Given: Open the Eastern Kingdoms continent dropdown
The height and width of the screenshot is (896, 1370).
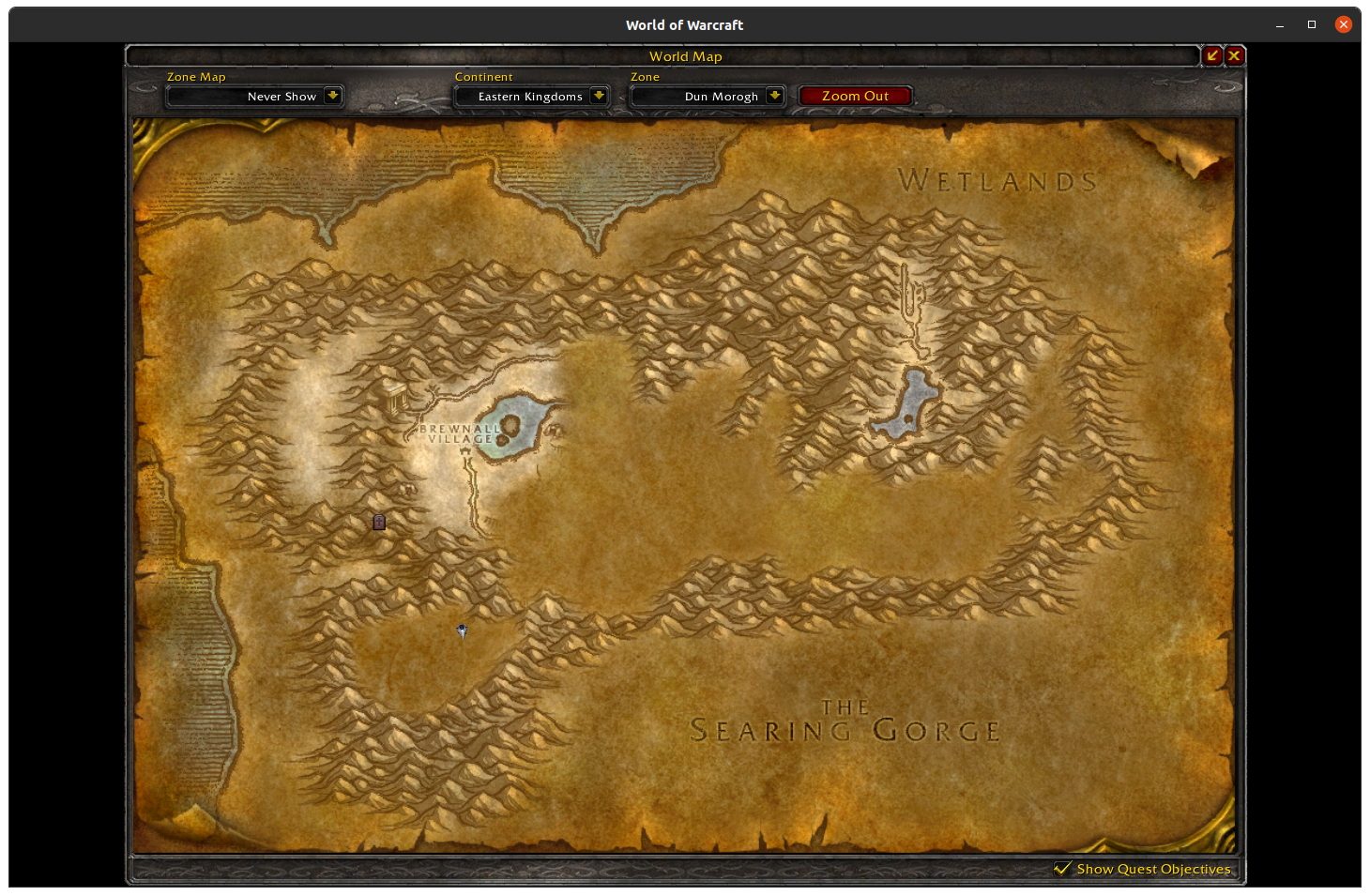Looking at the screenshot, I should (x=530, y=96).
